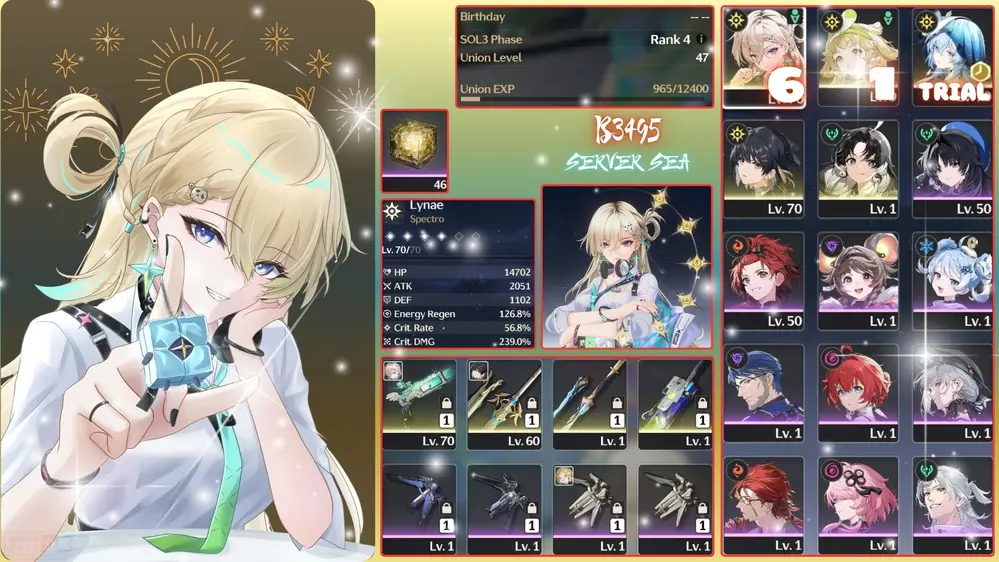View Lynae's constellation portrait panel
Viewport: 999px width, 562px height.
pyautogui.click(x=627, y=266)
